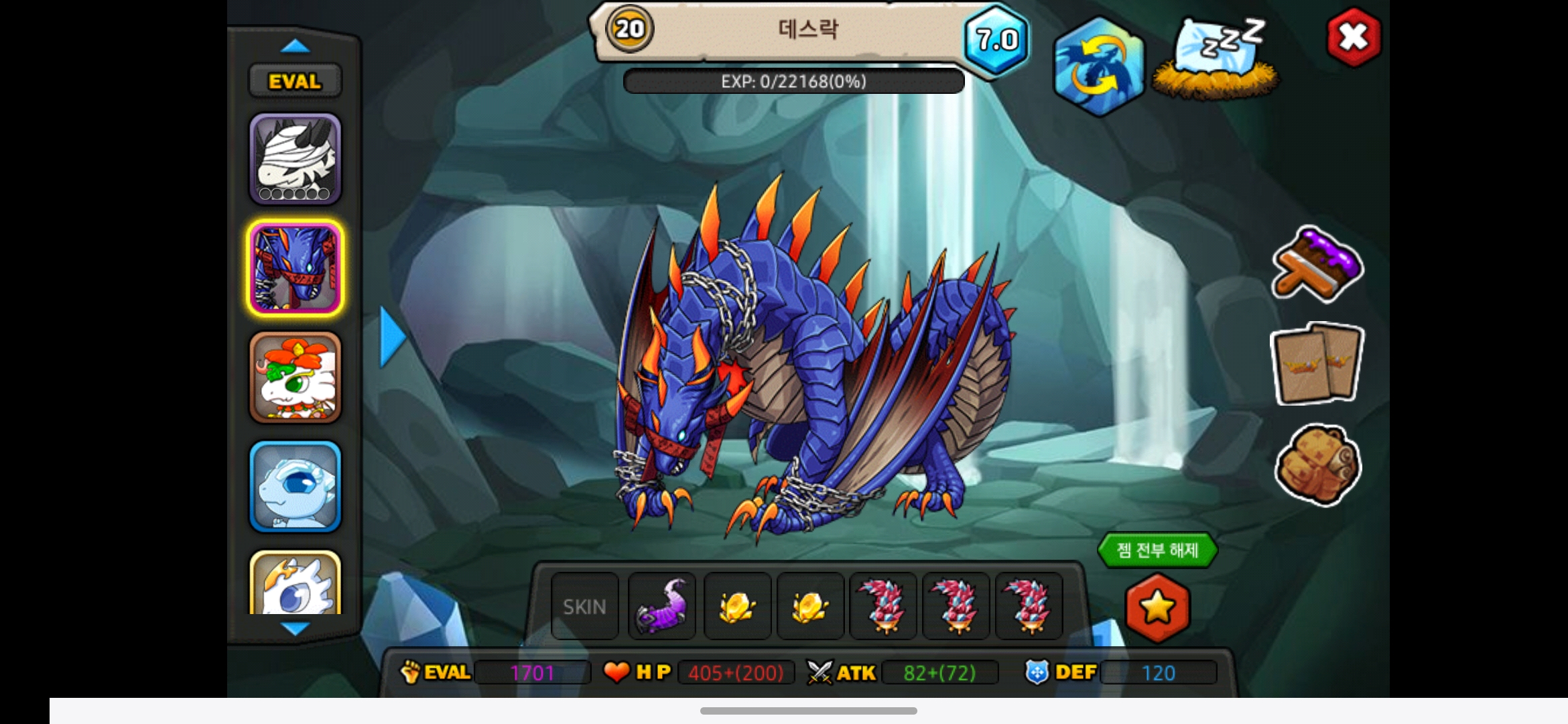This screenshot has width=1568, height=724.
Task: Choose the flower-crowned white dragon portrait
Action: pos(296,377)
